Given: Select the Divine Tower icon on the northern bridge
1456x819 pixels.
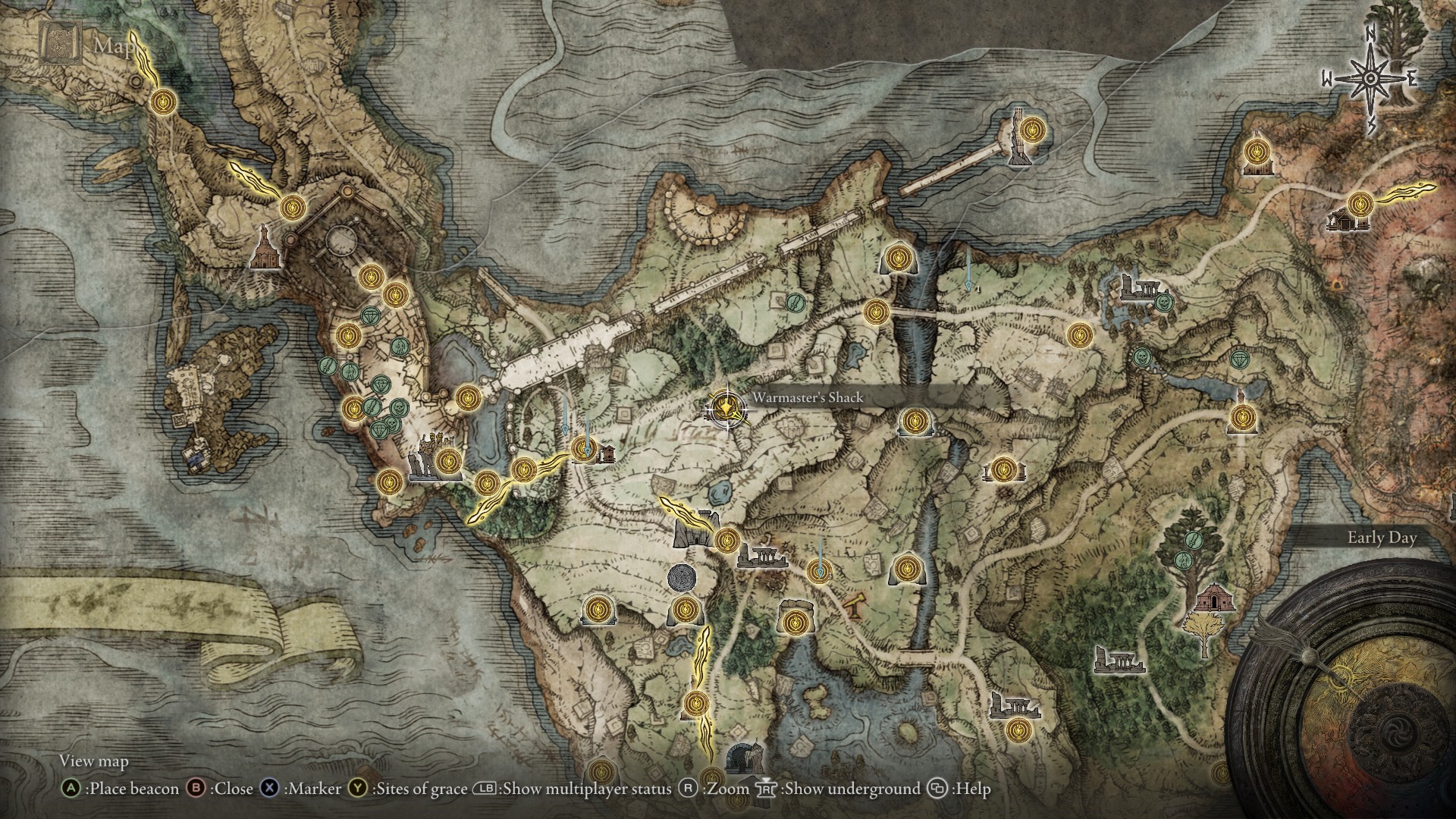Looking at the screenshot, I should pyautogui.click(x=1018, y=136).
